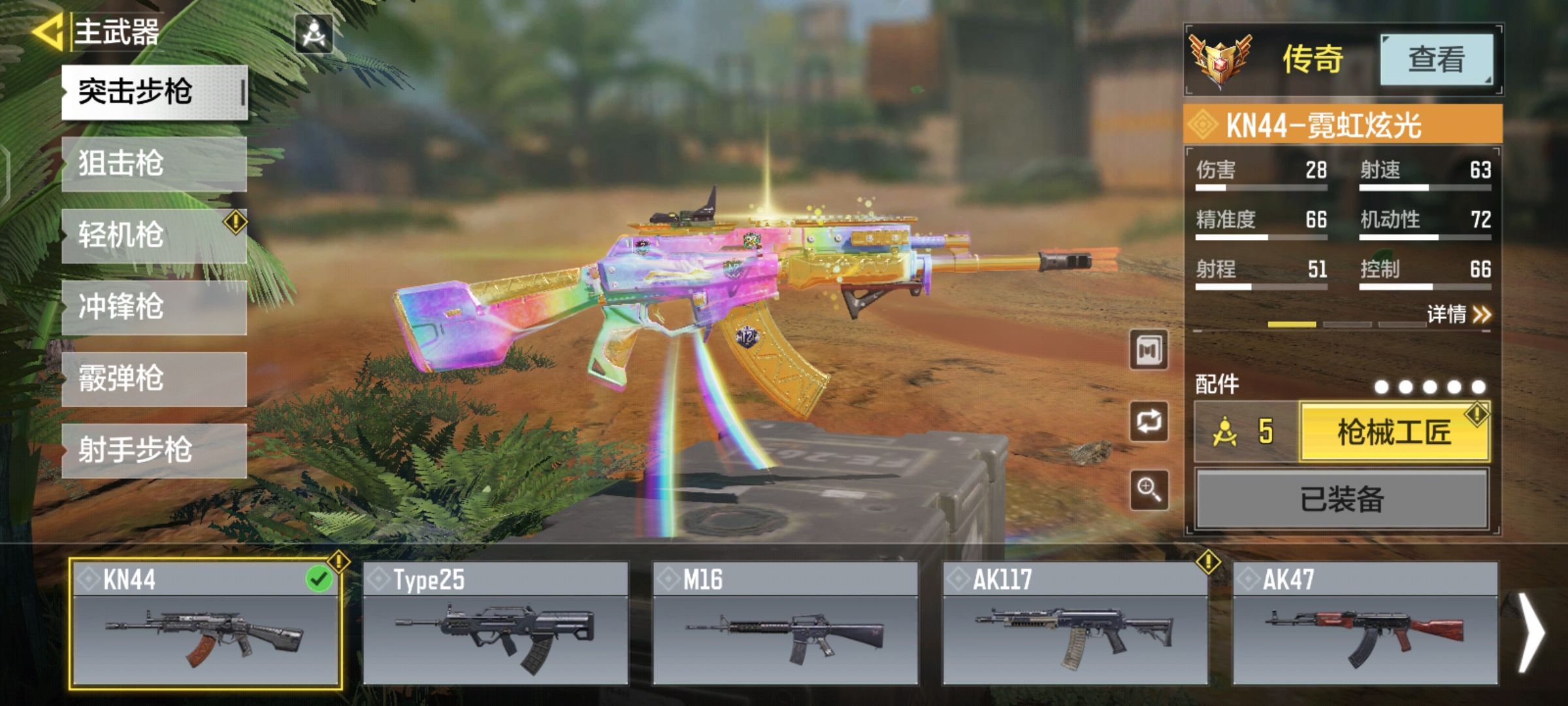Go back from the 主武器 screen
This screenshot has height=706, width=1568.
pos(47,31)
